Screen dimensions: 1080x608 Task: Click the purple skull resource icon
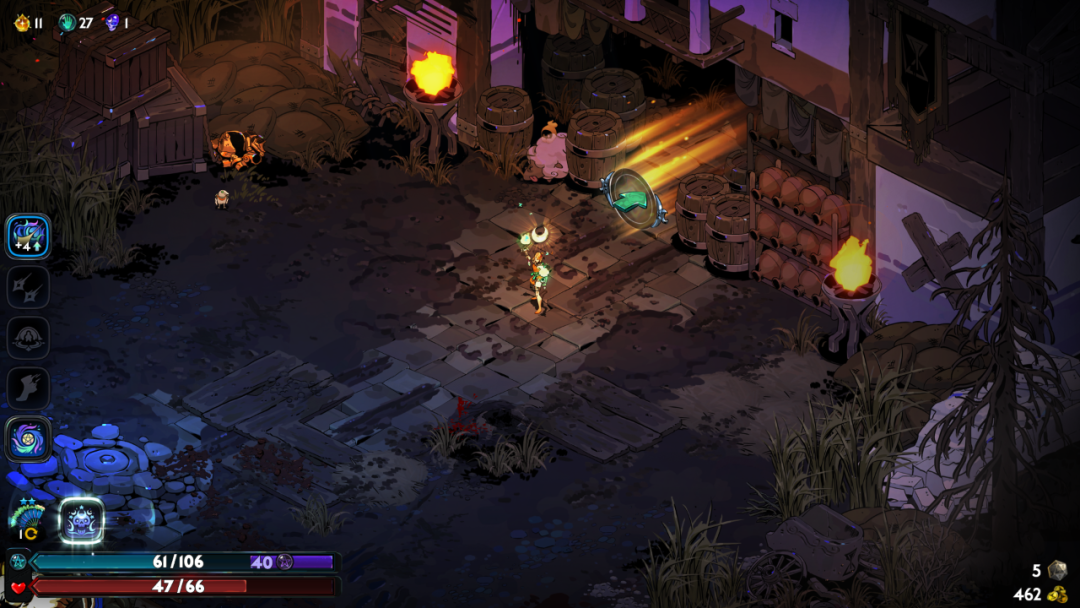click(111, 22)
